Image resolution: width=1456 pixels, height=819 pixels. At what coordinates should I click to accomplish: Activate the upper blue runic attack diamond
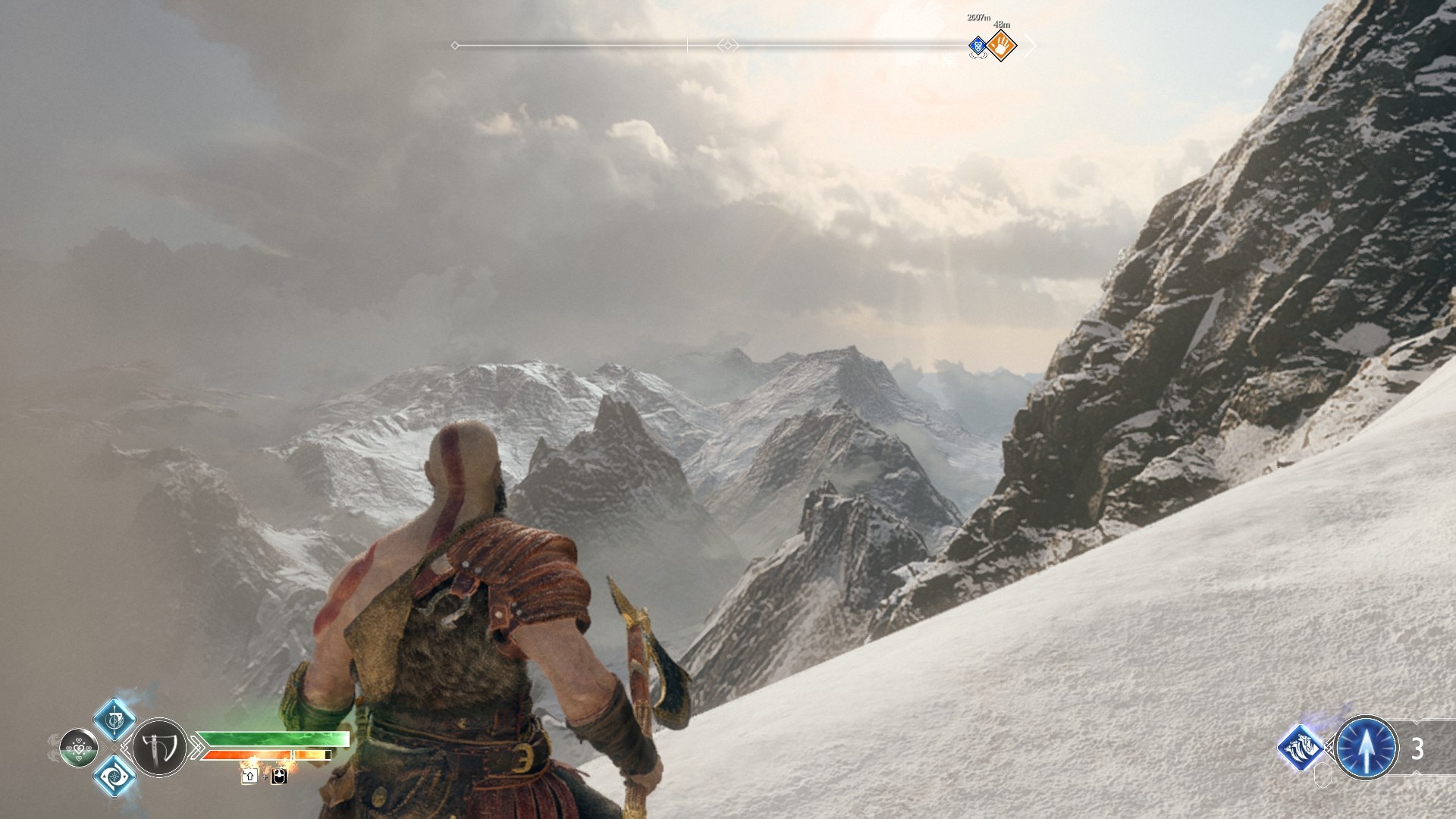pyautogui.click(x=115, y=719)
